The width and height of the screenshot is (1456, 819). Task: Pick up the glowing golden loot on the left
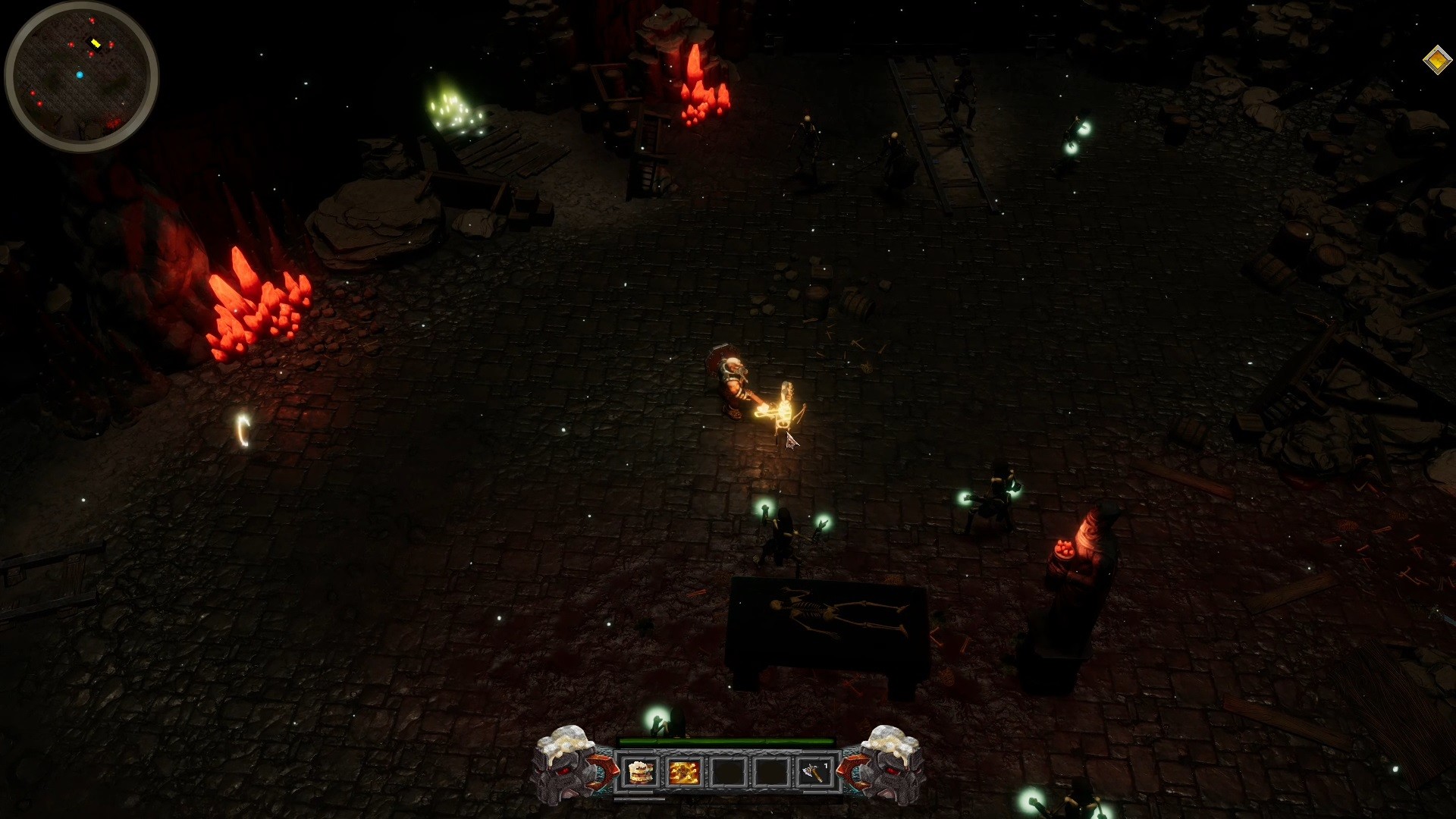pos(241,429)
